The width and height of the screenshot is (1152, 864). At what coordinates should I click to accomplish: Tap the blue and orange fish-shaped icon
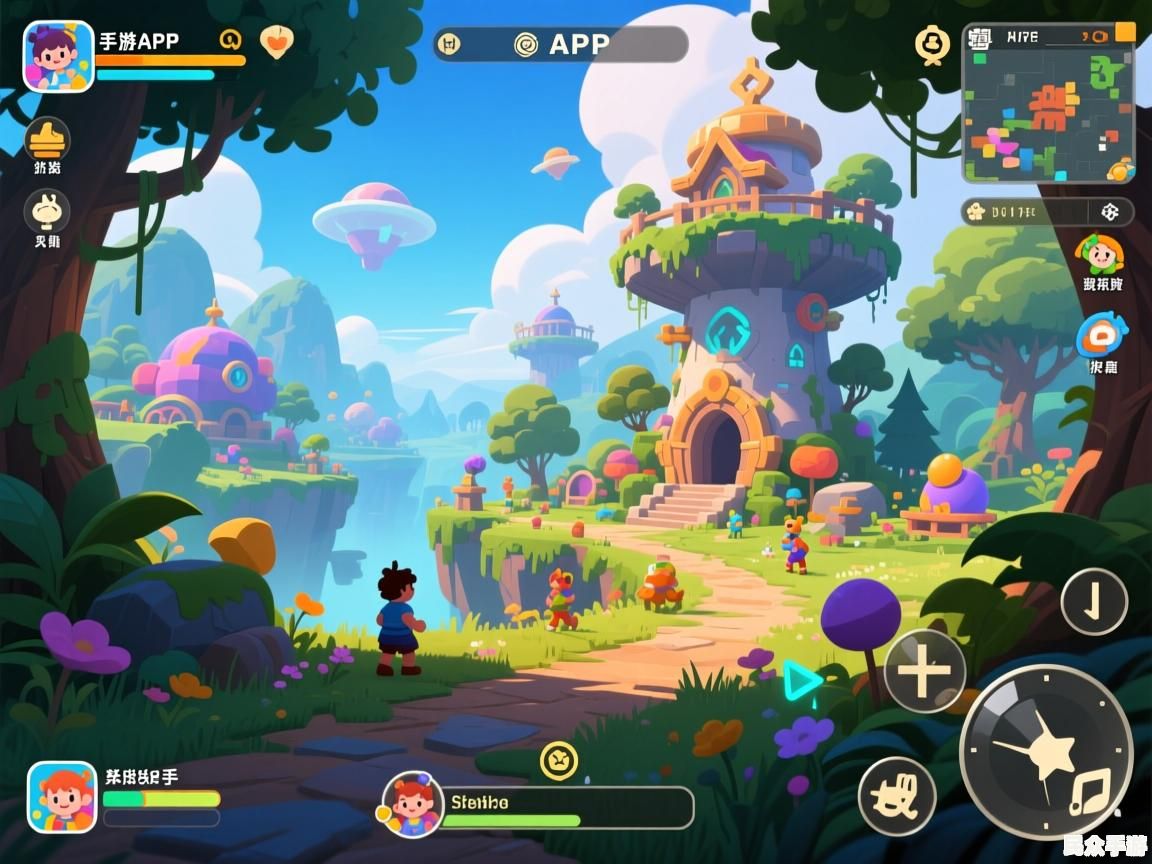(1101, 336)
